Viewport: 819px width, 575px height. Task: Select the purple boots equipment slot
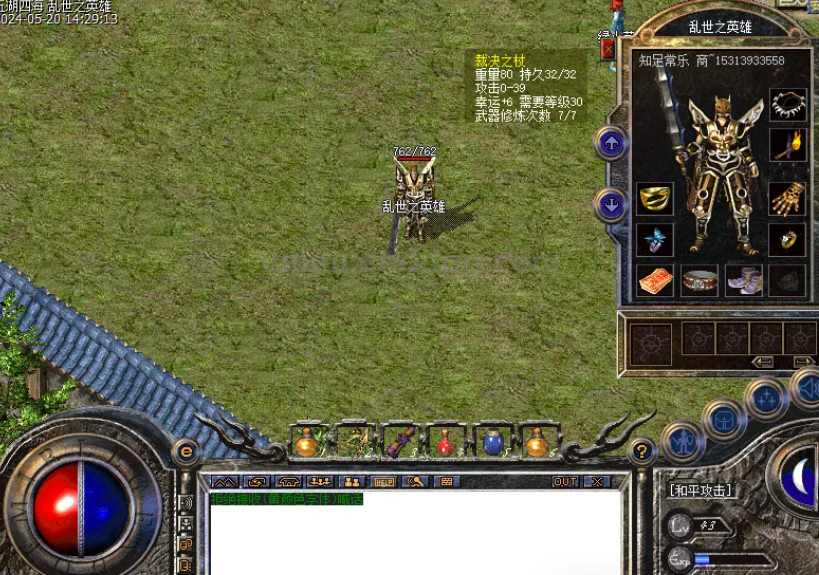[744, 280]
